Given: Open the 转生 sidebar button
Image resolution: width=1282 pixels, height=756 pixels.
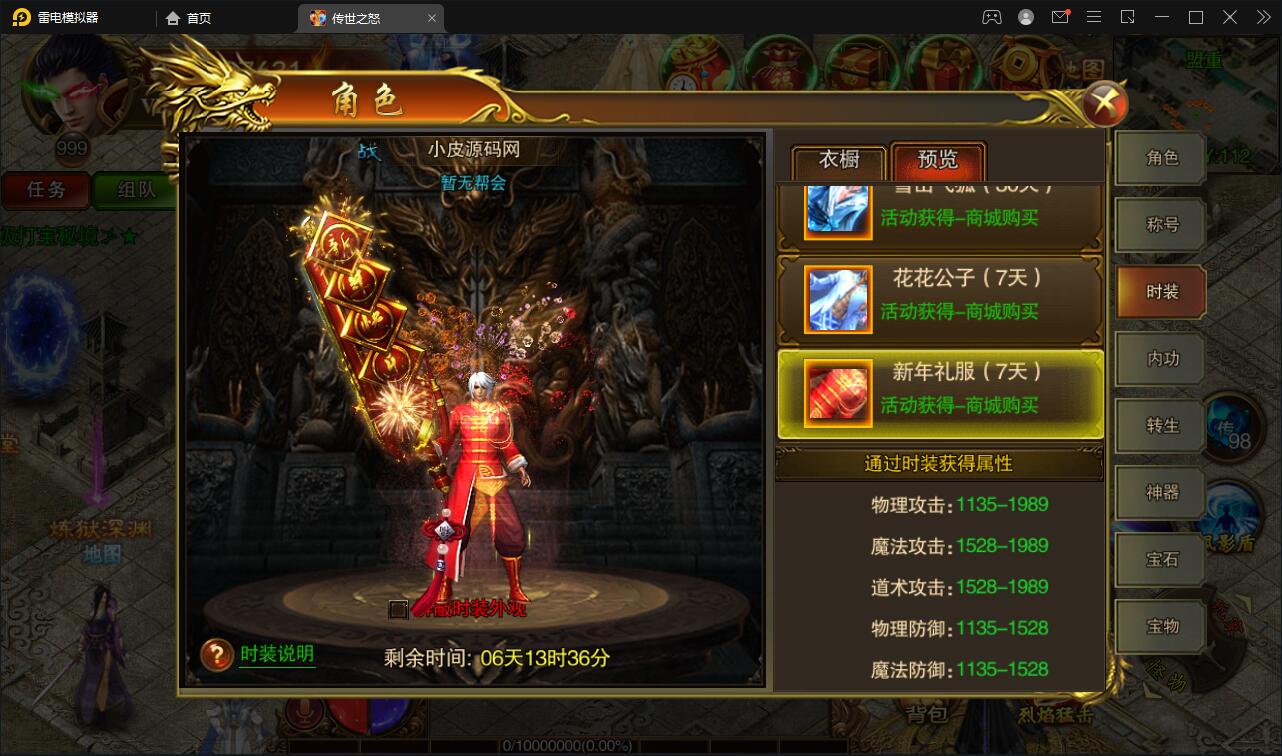Looking at the screenshot, I should tap(1160, 425).
